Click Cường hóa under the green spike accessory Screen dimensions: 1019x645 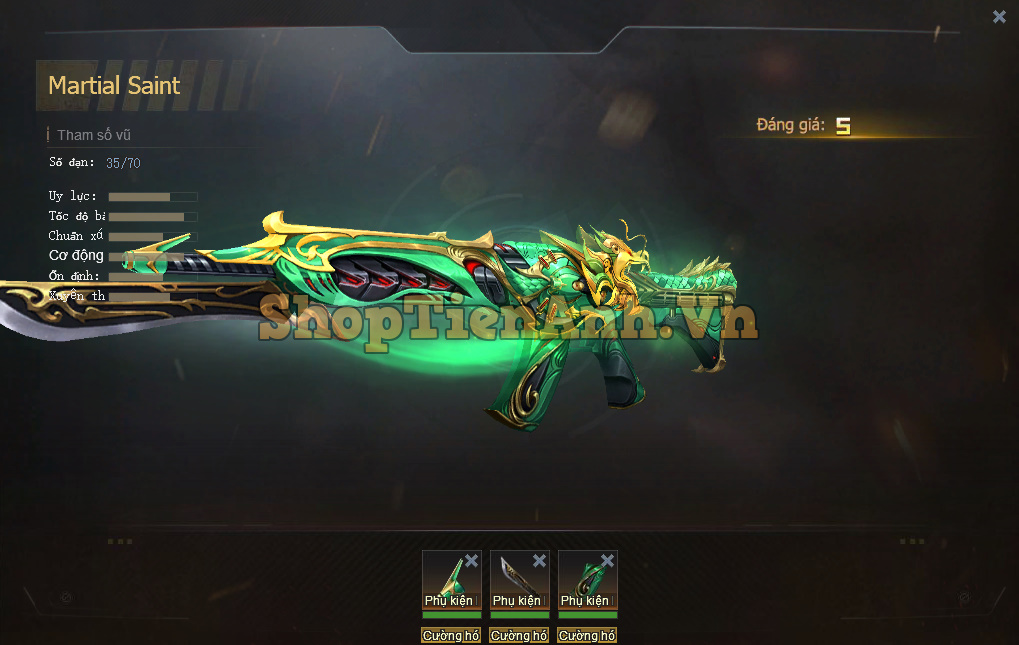(x=451, y=635)
